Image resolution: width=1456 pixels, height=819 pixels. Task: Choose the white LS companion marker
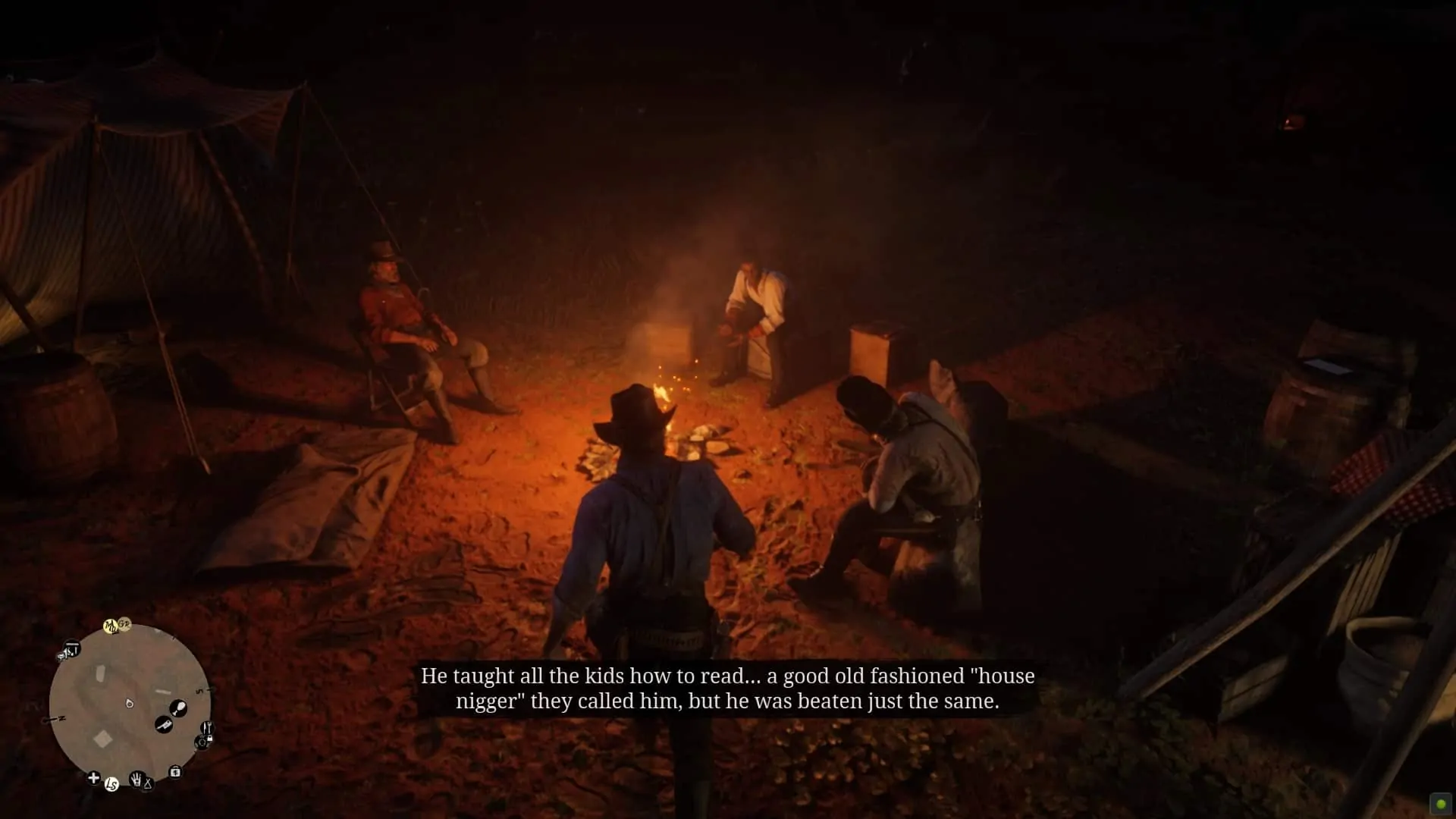click(x=111, y=784)
